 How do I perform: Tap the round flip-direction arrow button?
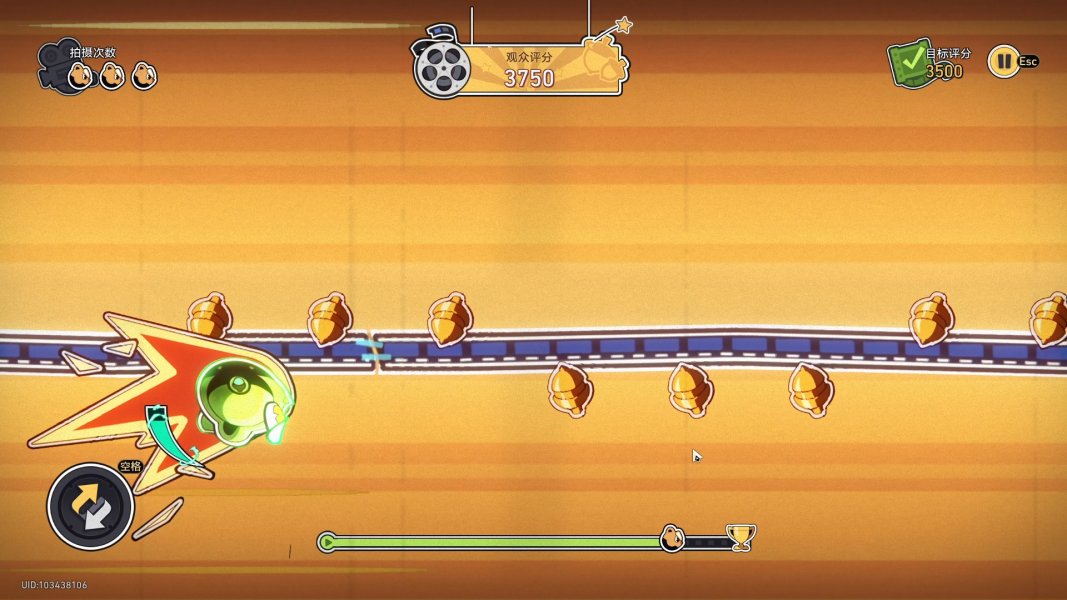point(91,506)
